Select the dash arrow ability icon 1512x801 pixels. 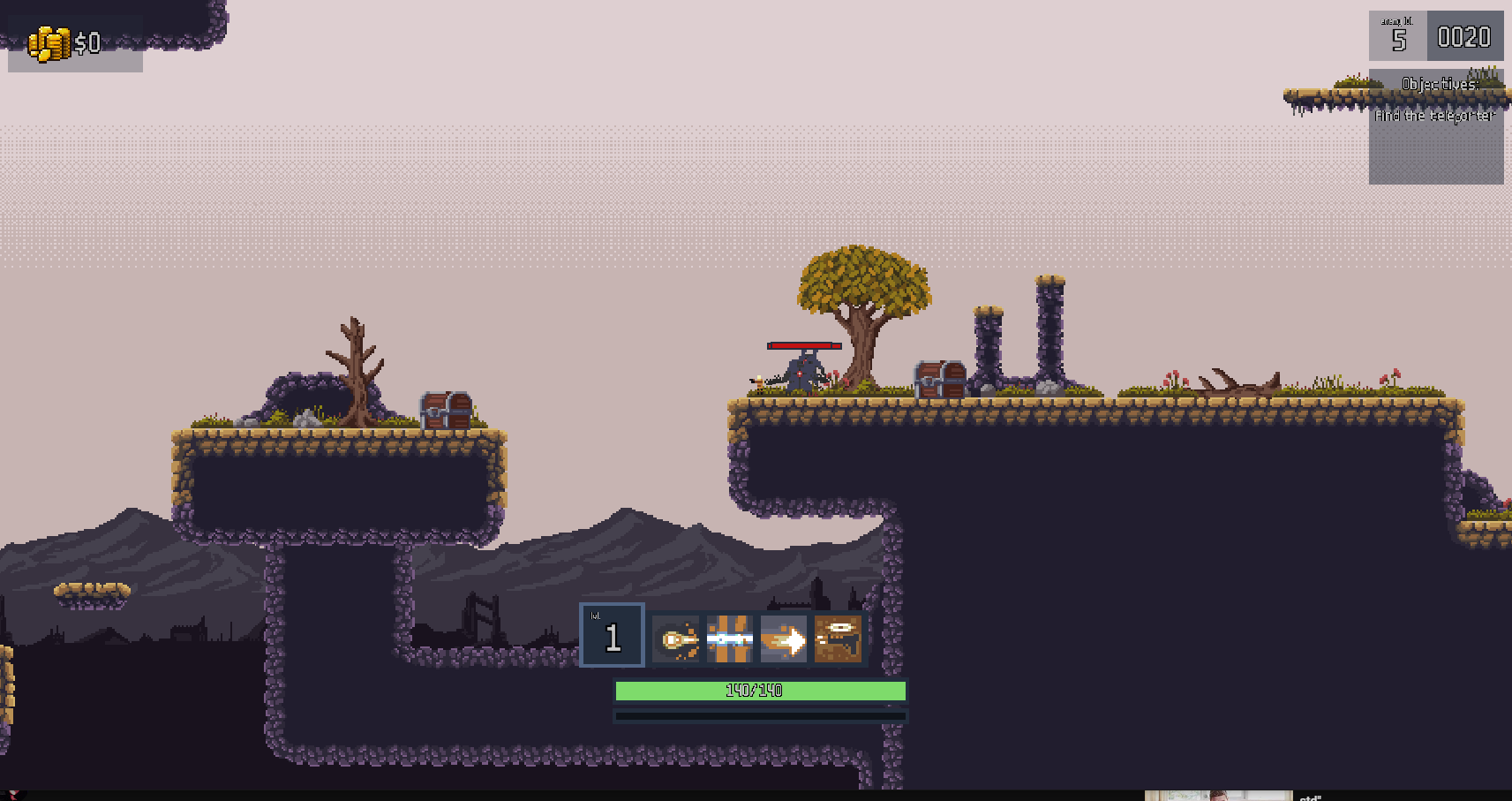coord(783,636)
